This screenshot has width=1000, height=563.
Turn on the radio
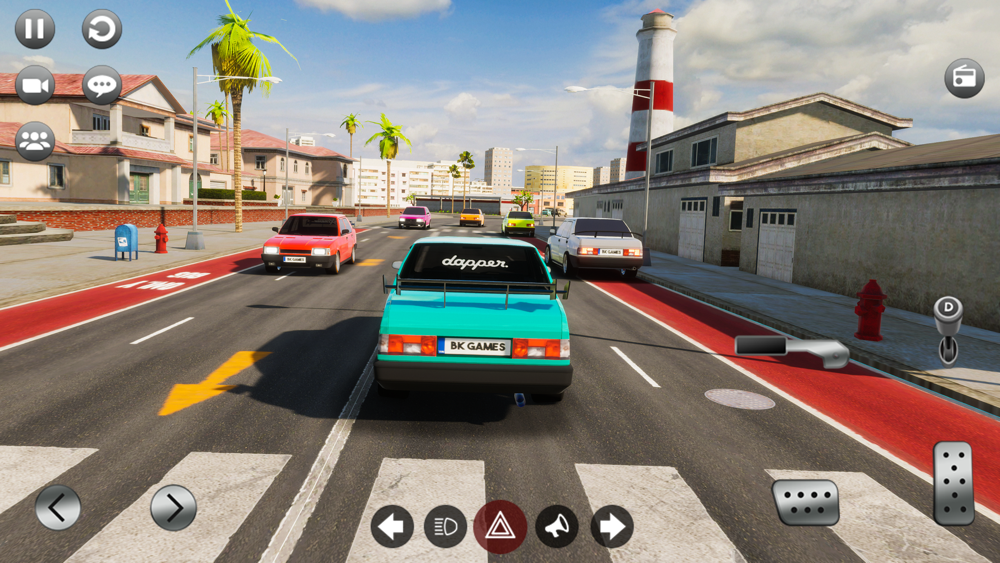964,78
